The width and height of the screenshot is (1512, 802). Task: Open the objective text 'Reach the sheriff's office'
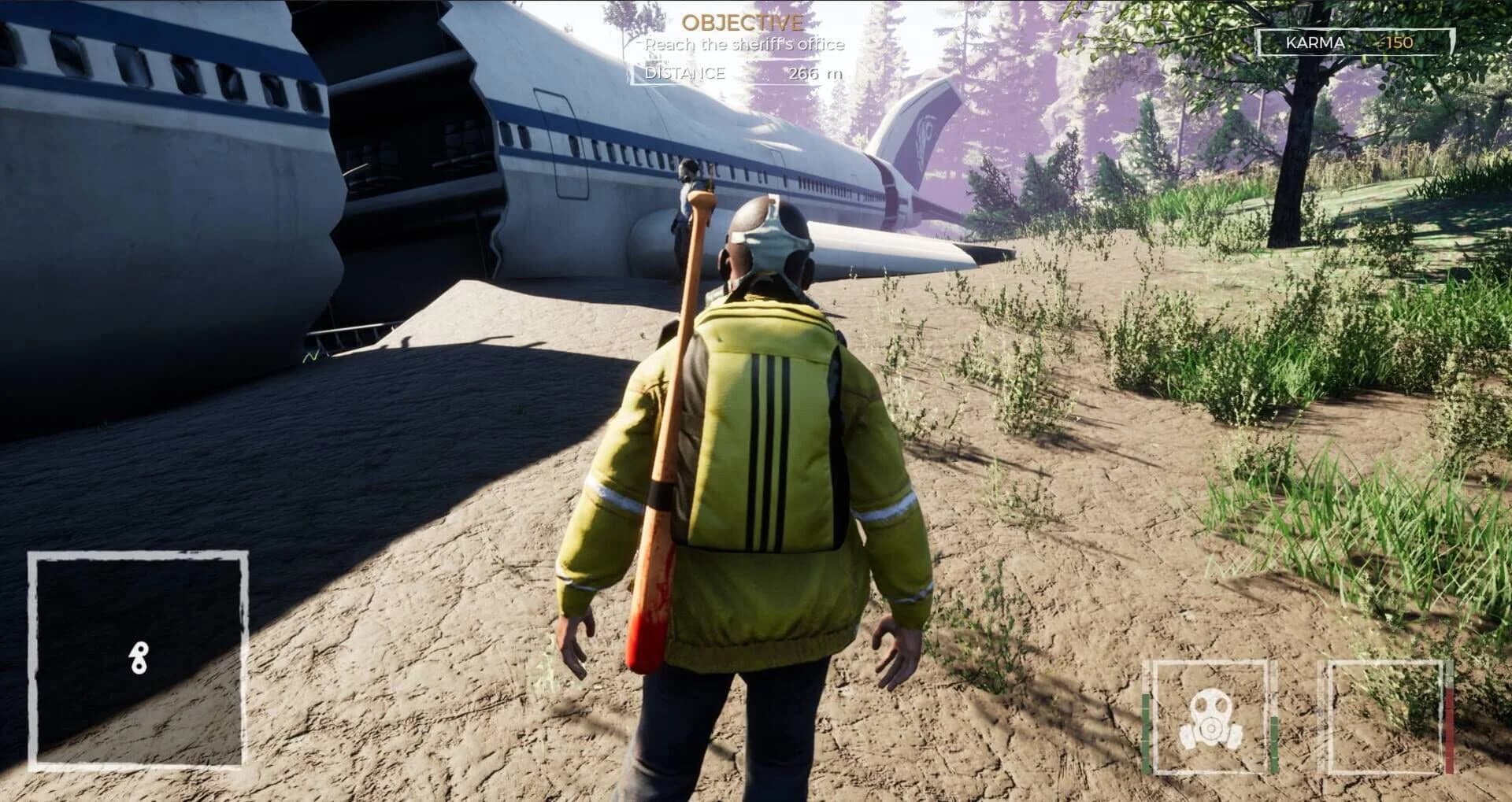pos(744,46)
